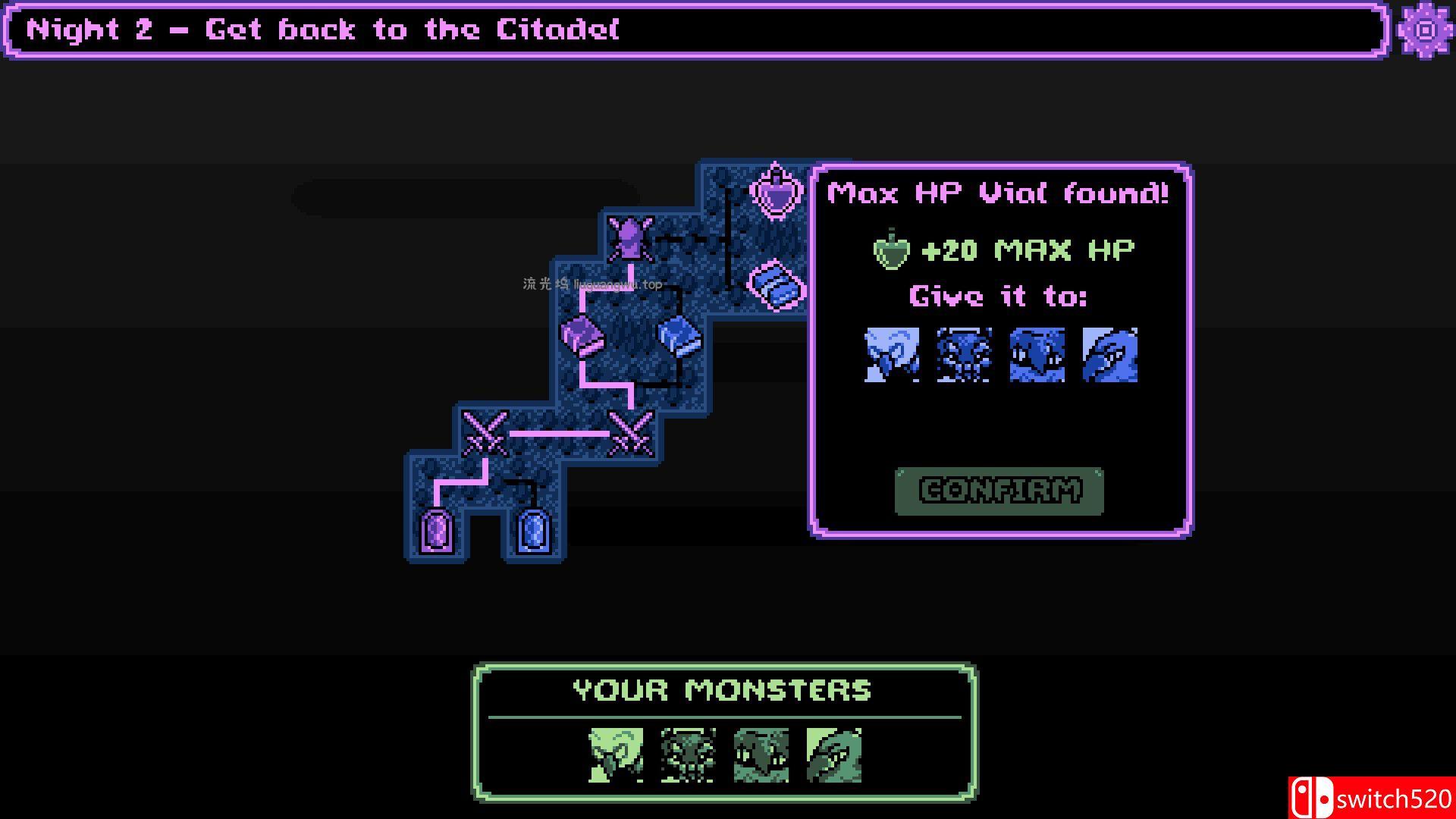Select the spider-like monster in Your Monsters

click(688, 755)
